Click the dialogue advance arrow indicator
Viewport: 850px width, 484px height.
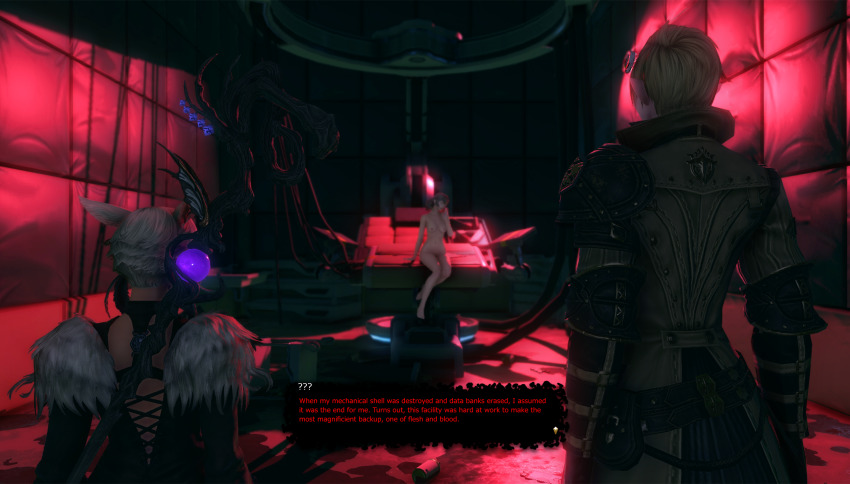(555, 430)
